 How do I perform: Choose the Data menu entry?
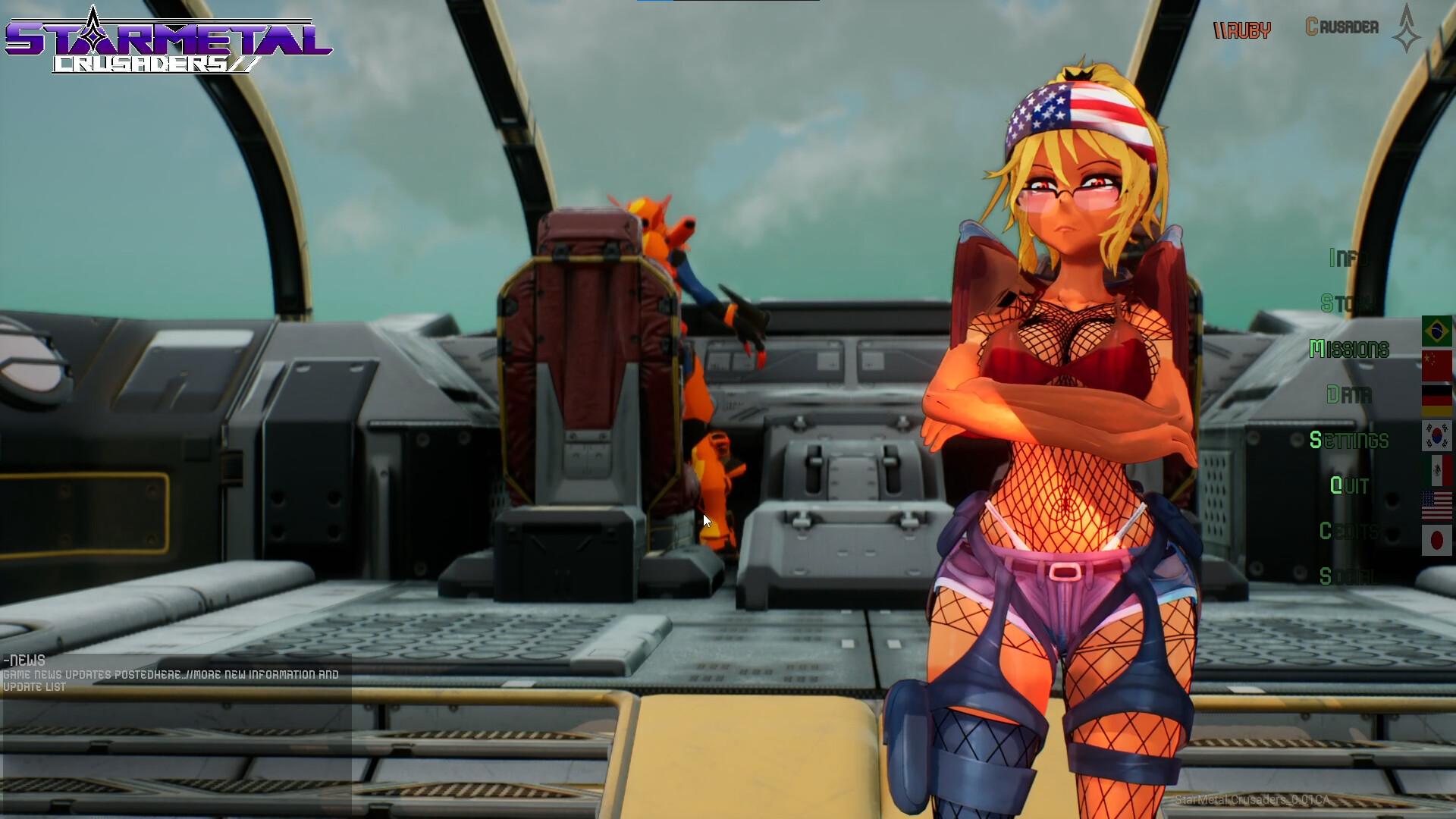click(x=1349, y=395)
